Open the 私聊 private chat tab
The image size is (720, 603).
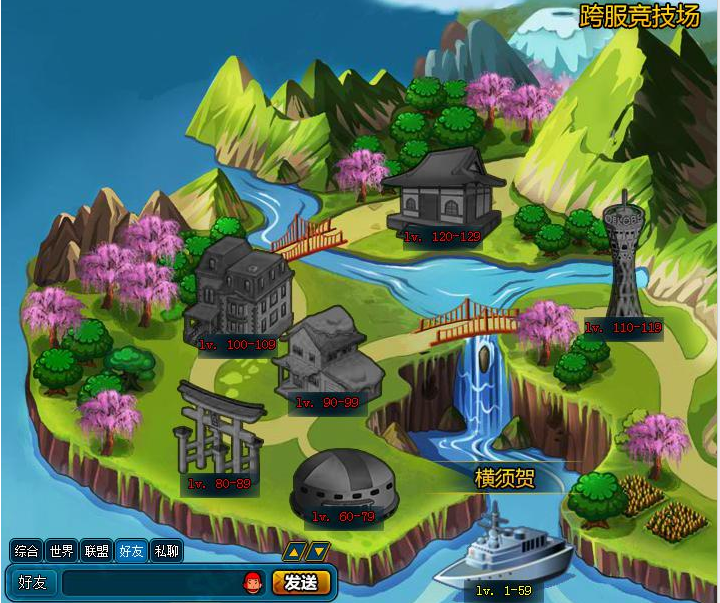(x=167, y=551)
